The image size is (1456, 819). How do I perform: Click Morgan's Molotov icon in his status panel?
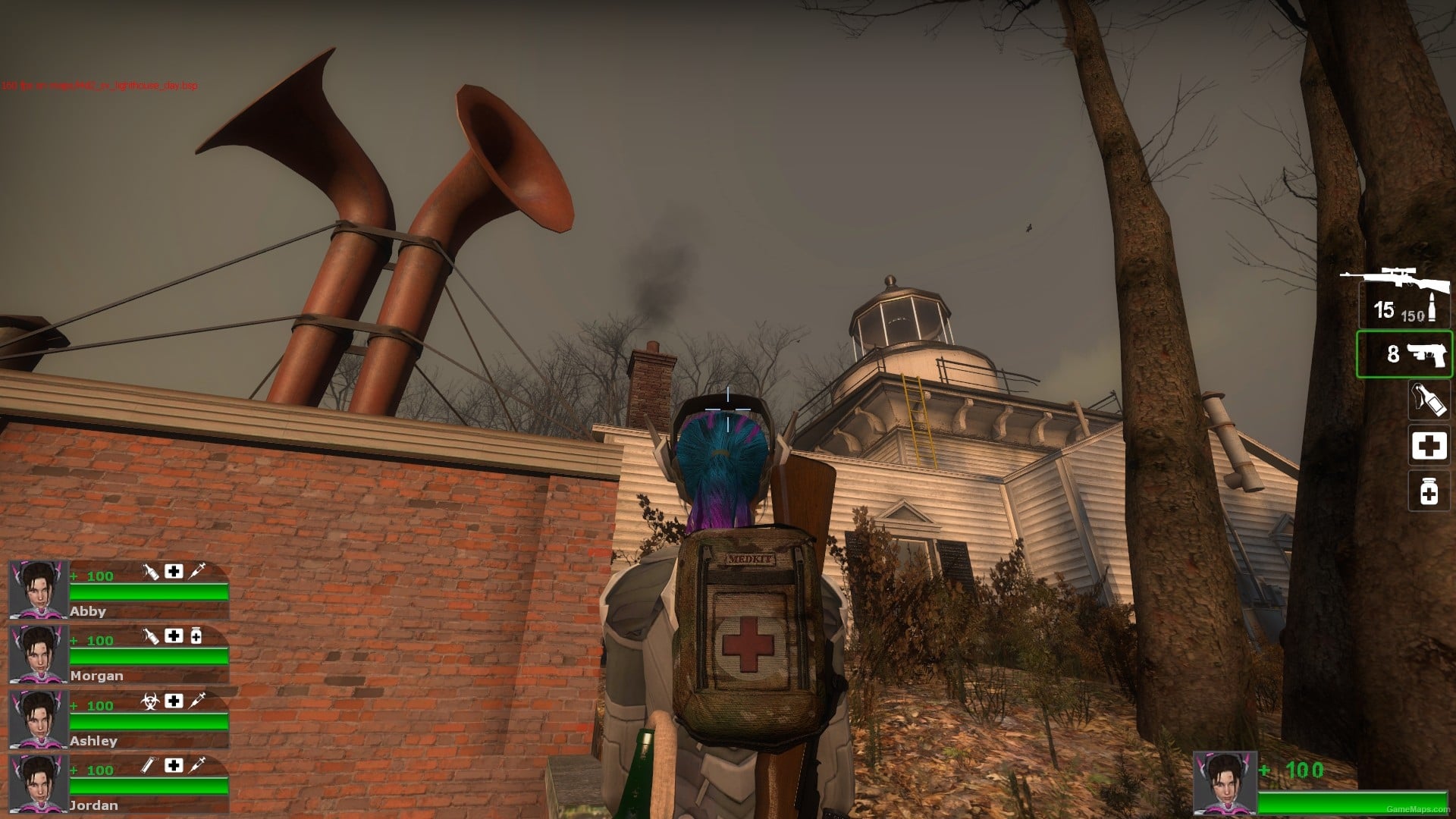point(152,635)
